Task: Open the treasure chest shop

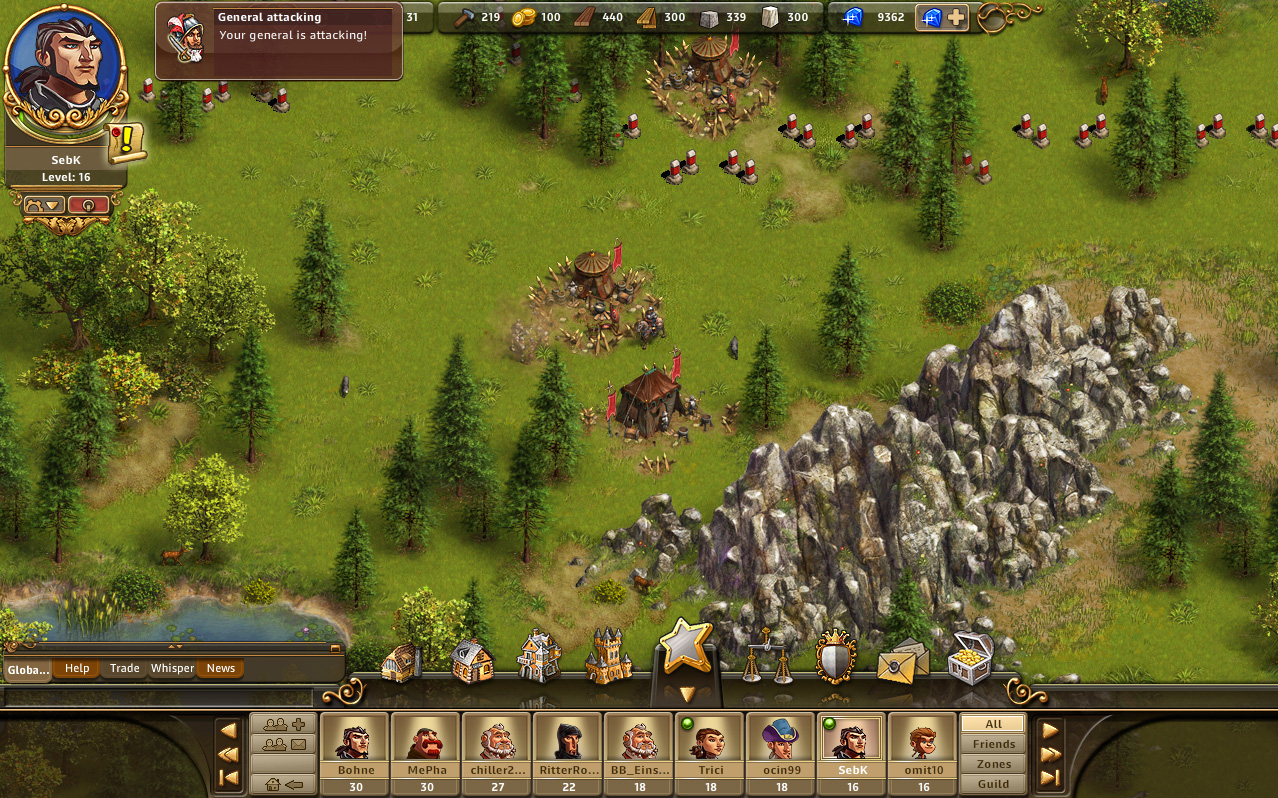Action: point(970,659)
